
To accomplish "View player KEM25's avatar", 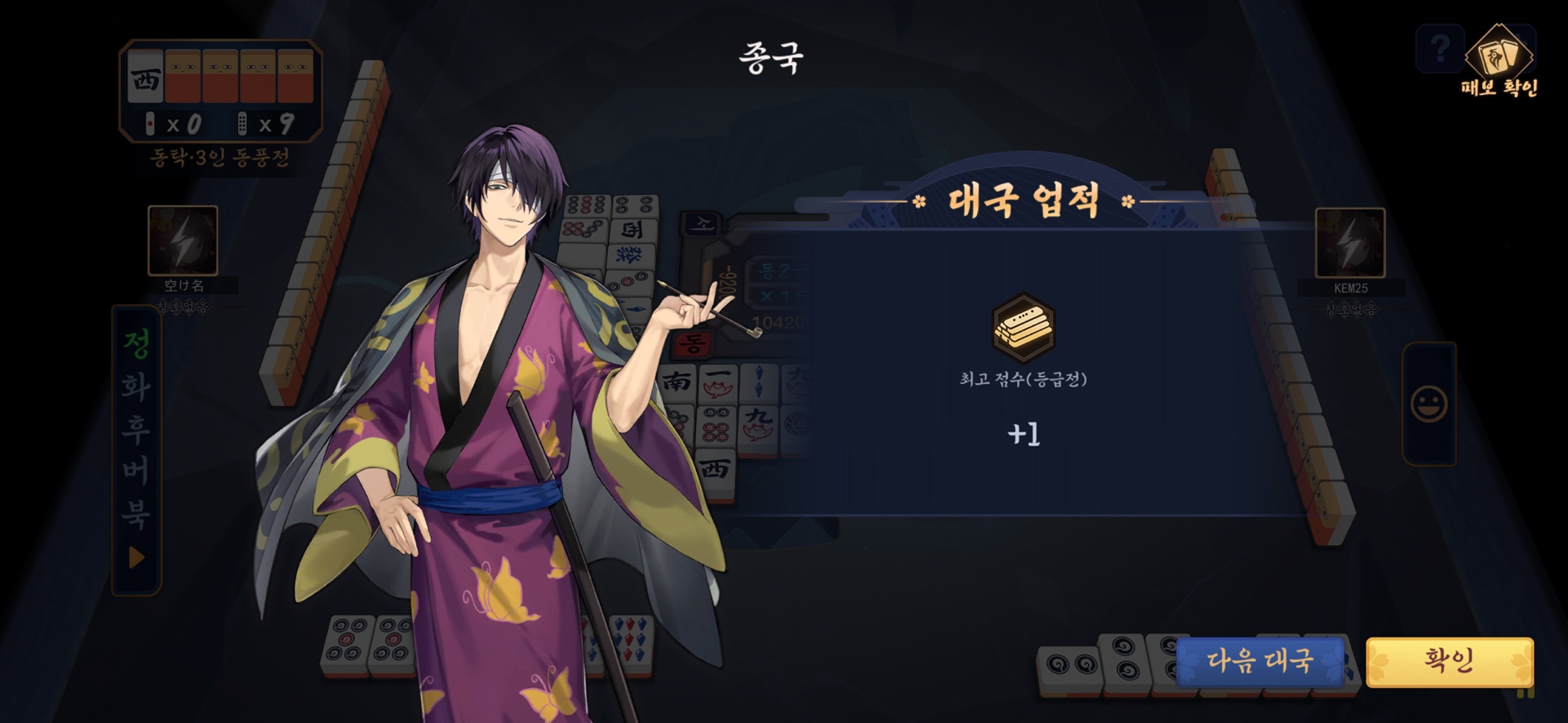I will click(x=1349, y=242).
